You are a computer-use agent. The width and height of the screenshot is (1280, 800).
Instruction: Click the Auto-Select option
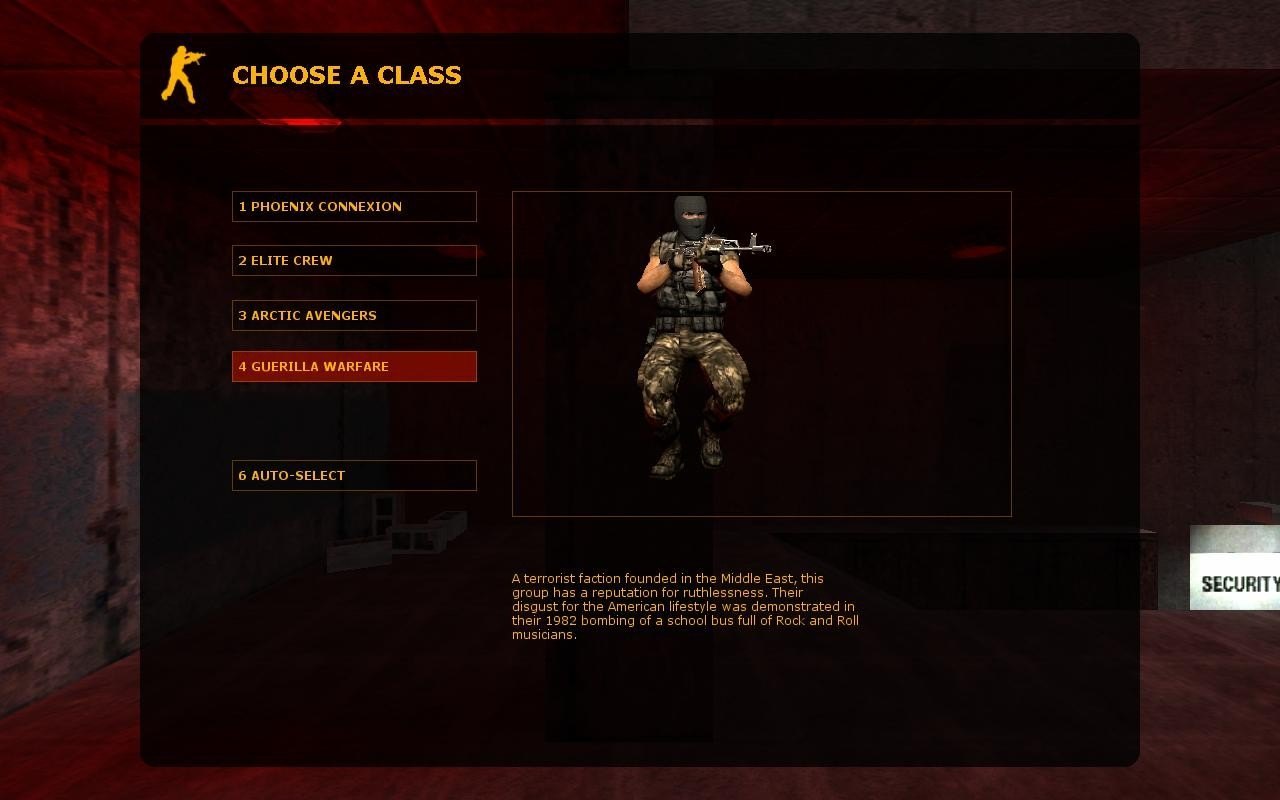pos(354,476)
